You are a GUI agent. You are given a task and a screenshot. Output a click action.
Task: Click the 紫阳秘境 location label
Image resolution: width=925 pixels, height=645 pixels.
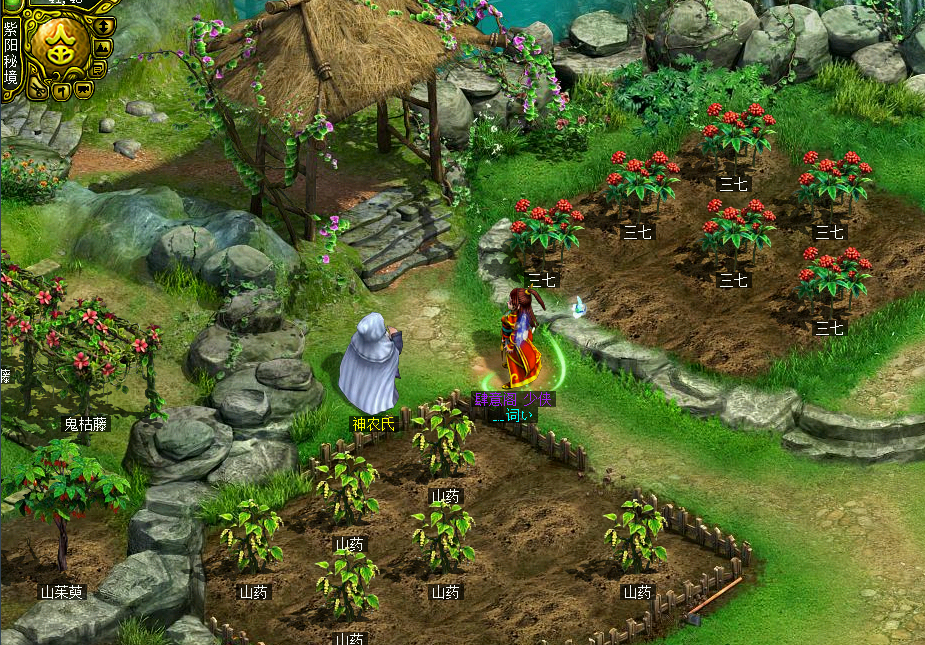(x=10, y=53)
